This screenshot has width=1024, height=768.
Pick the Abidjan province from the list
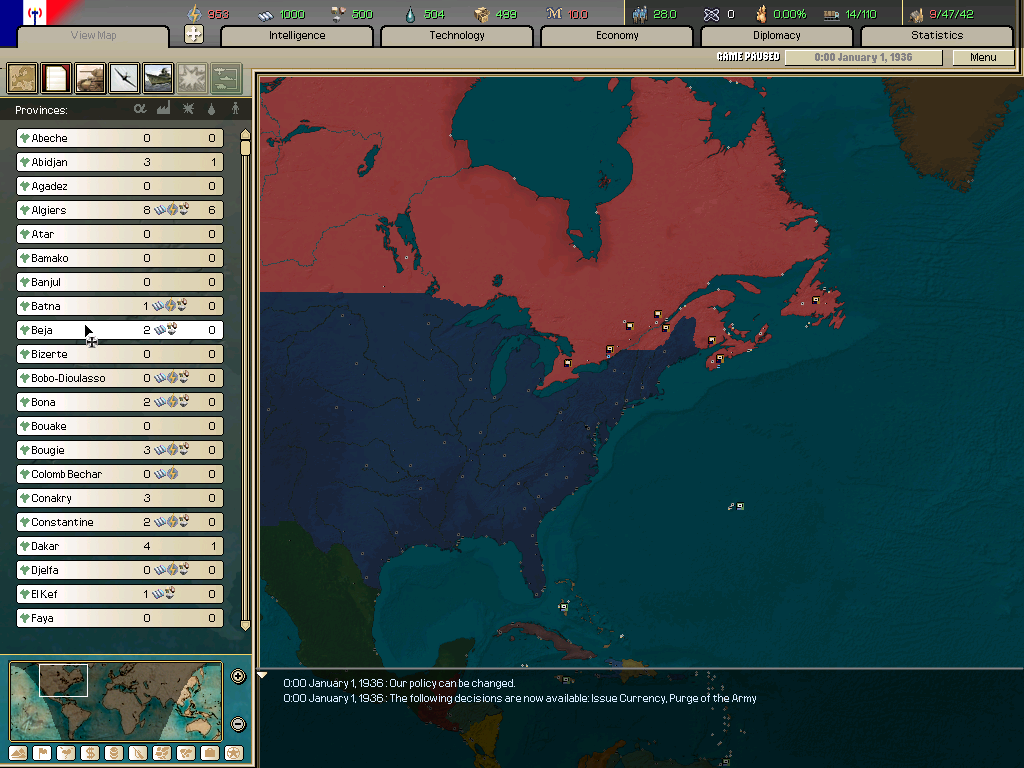[x=120, y=162]
